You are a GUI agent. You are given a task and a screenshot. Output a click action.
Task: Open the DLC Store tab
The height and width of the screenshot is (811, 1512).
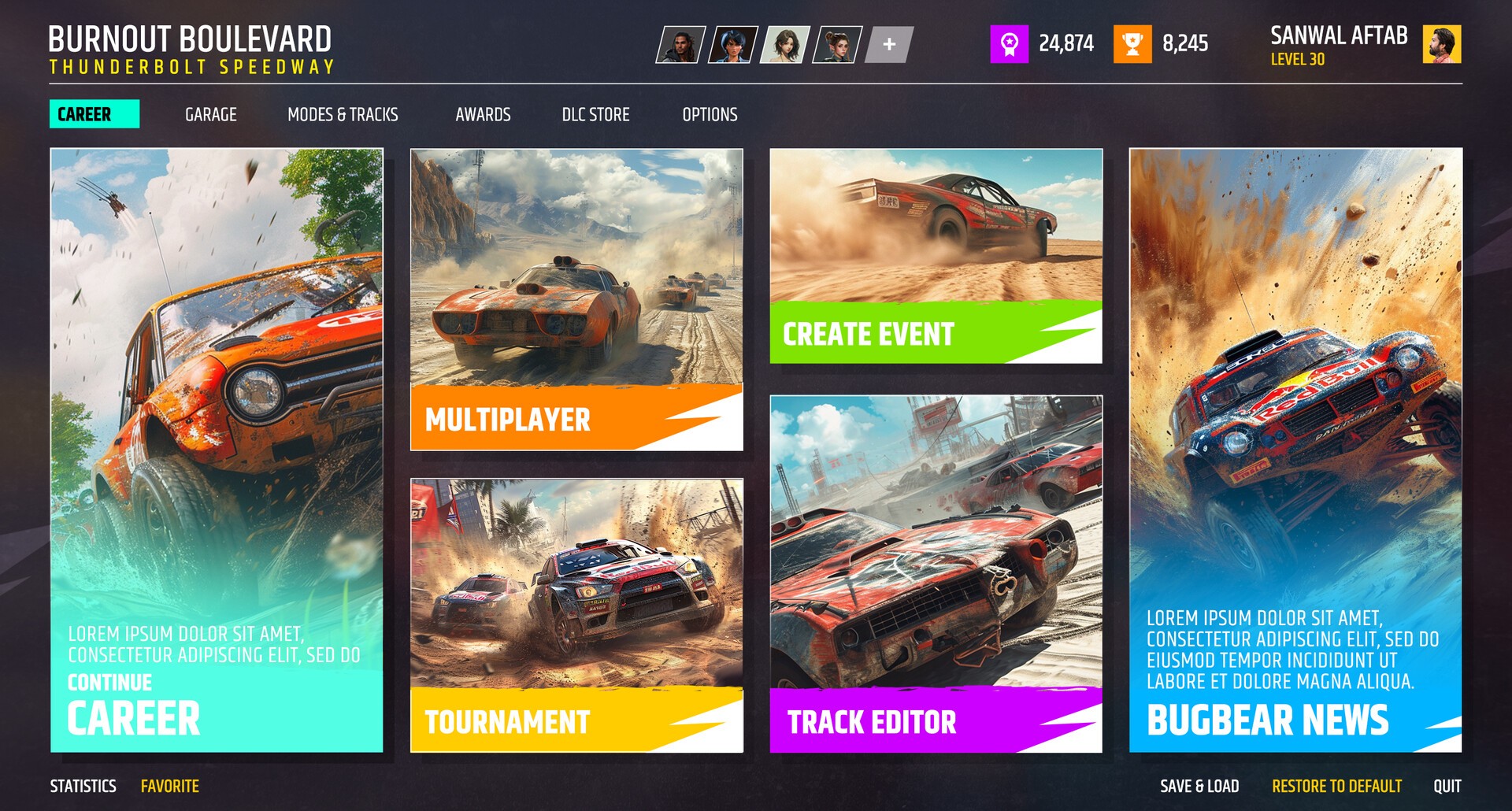pyautogui.click(x=595, y=114)
